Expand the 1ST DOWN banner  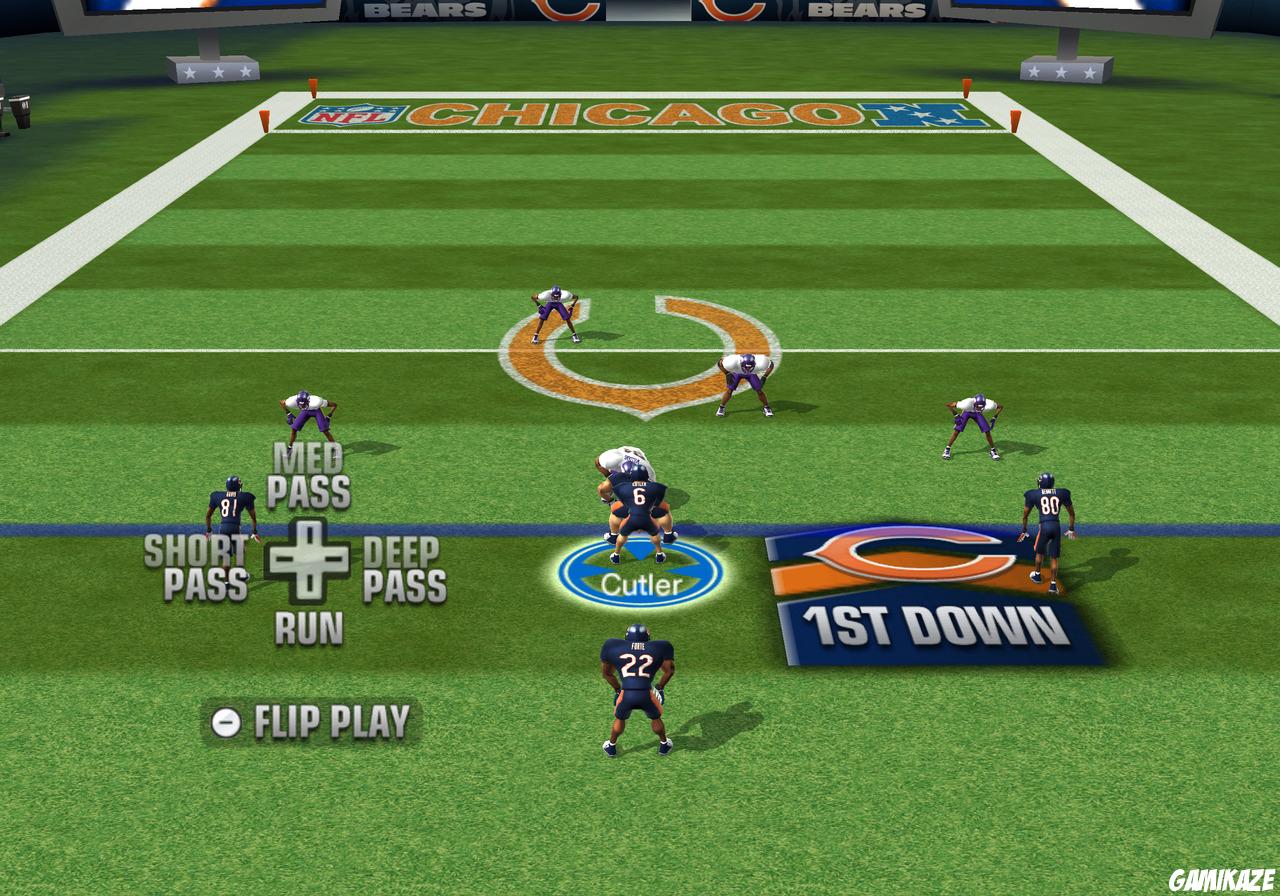930,620
